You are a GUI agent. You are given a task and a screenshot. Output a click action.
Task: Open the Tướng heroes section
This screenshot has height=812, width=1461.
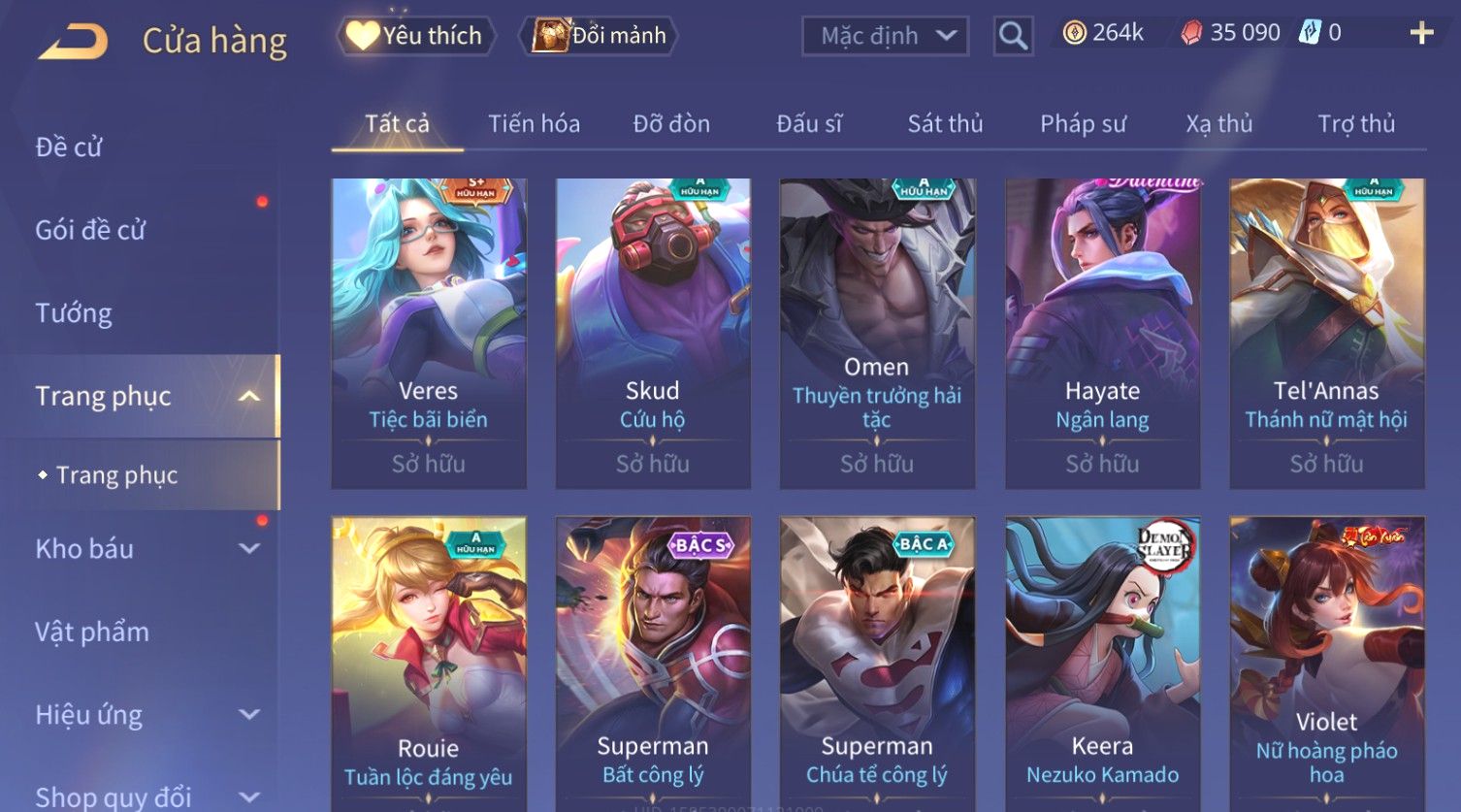click(74, 313)
